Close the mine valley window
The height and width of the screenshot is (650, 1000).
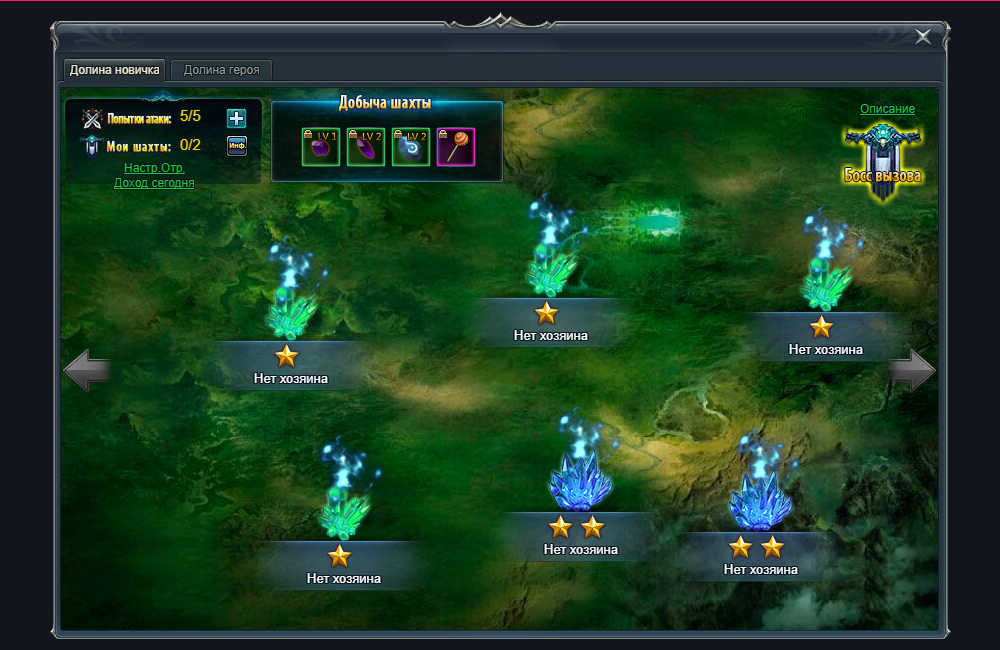pos(922,37)
